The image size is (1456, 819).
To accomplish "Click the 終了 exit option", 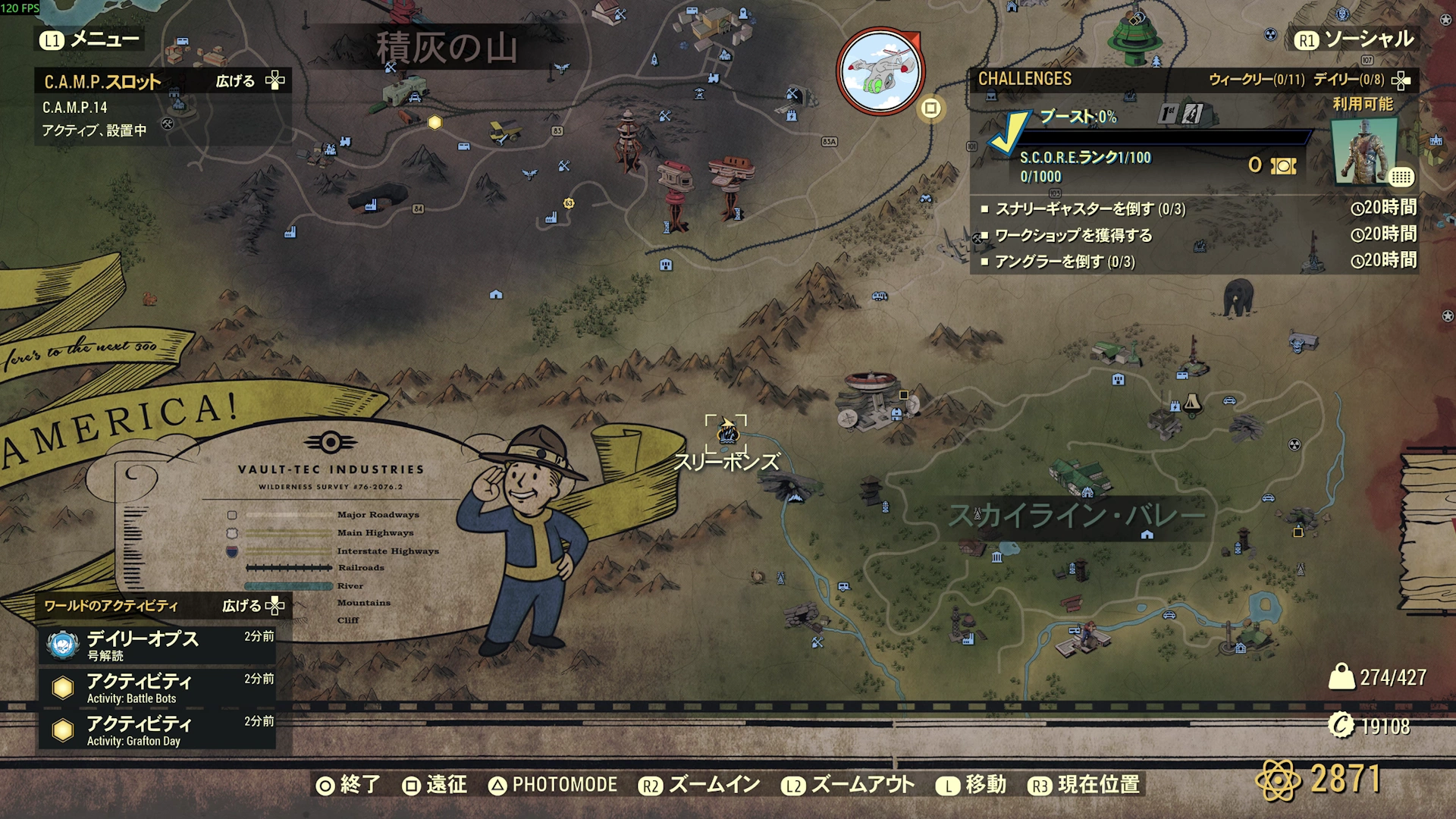I will click(x=349, y=785).
